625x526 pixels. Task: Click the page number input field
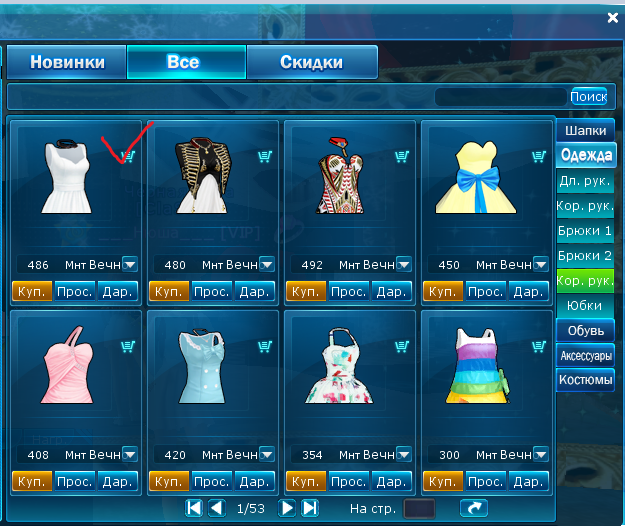pos(419,509)
